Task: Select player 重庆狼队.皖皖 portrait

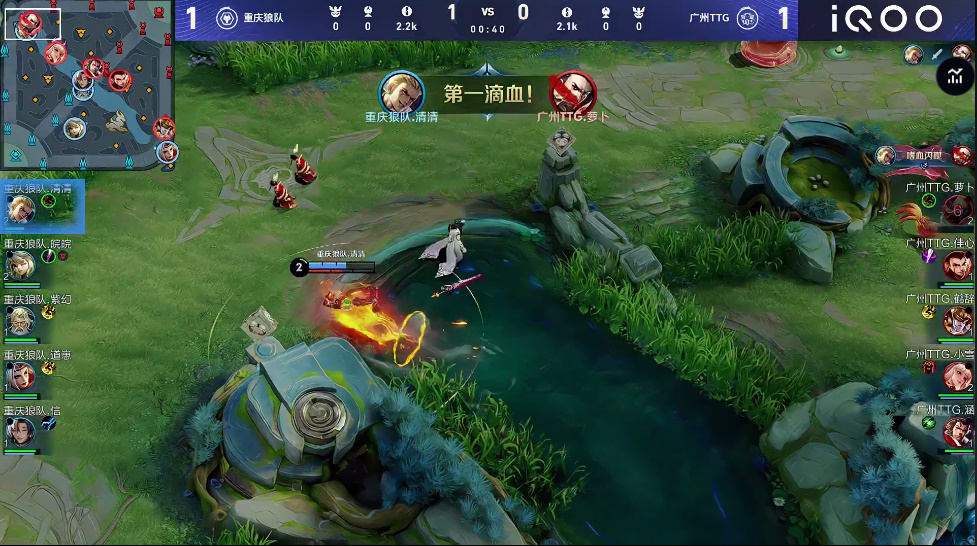Action: tap(21, 264)
